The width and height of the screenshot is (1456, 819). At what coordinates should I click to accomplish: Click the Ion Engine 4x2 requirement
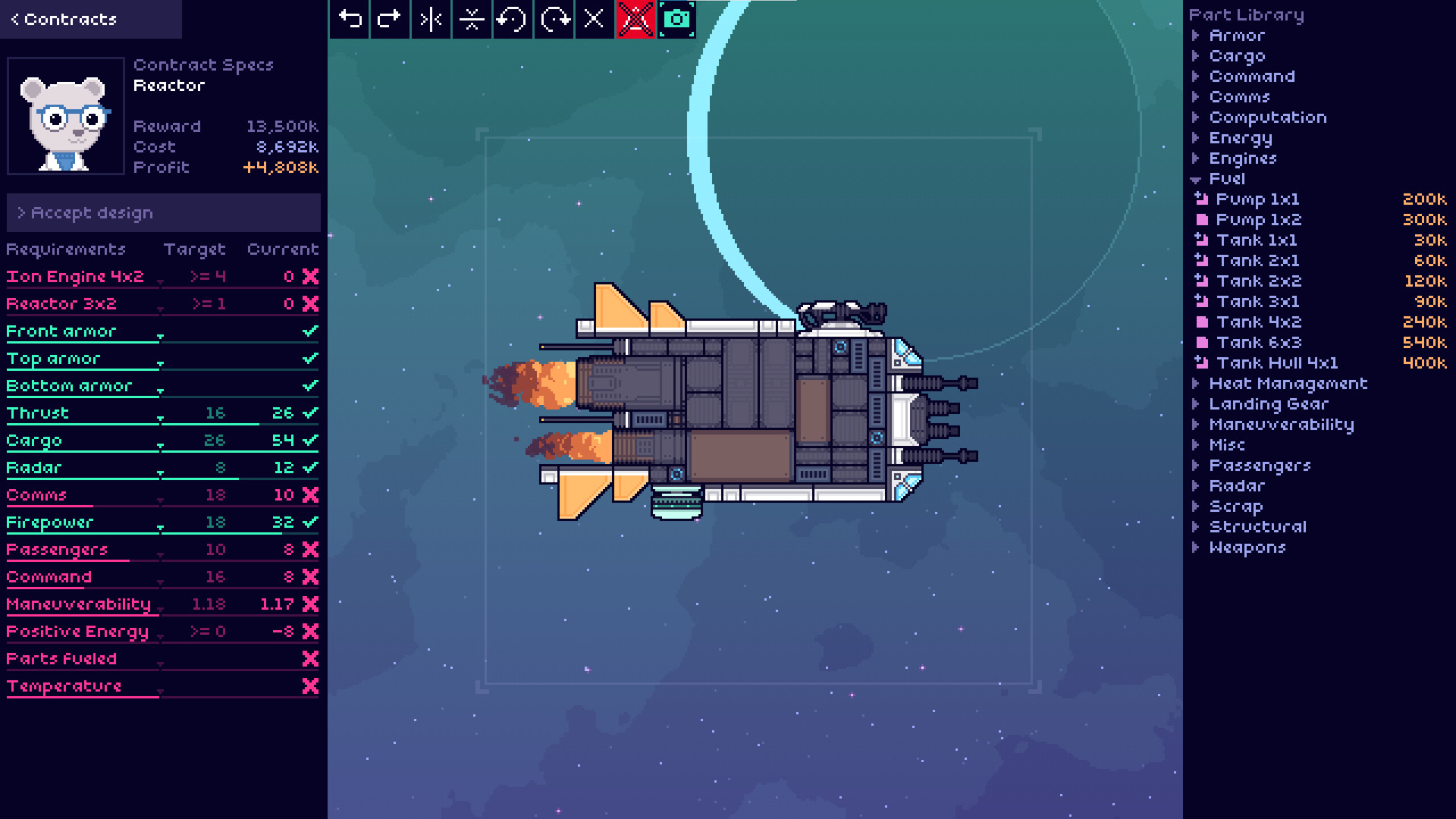click(x=75, y=277)
